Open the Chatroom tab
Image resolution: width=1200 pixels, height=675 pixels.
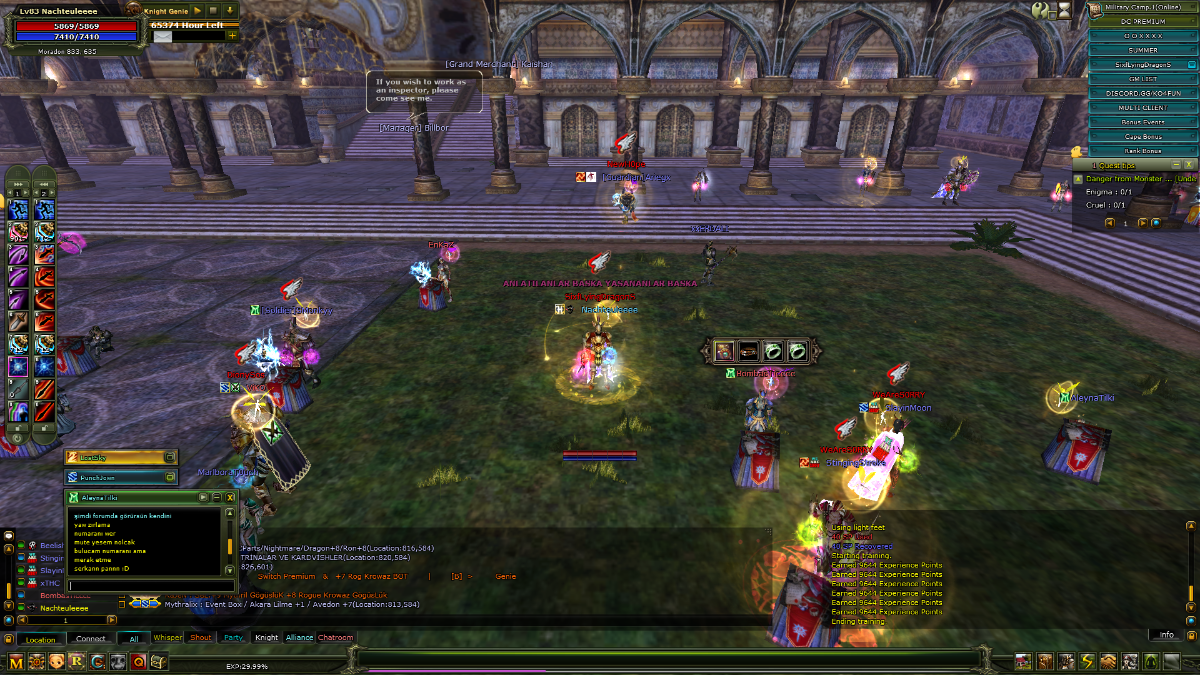click(336, 637)
